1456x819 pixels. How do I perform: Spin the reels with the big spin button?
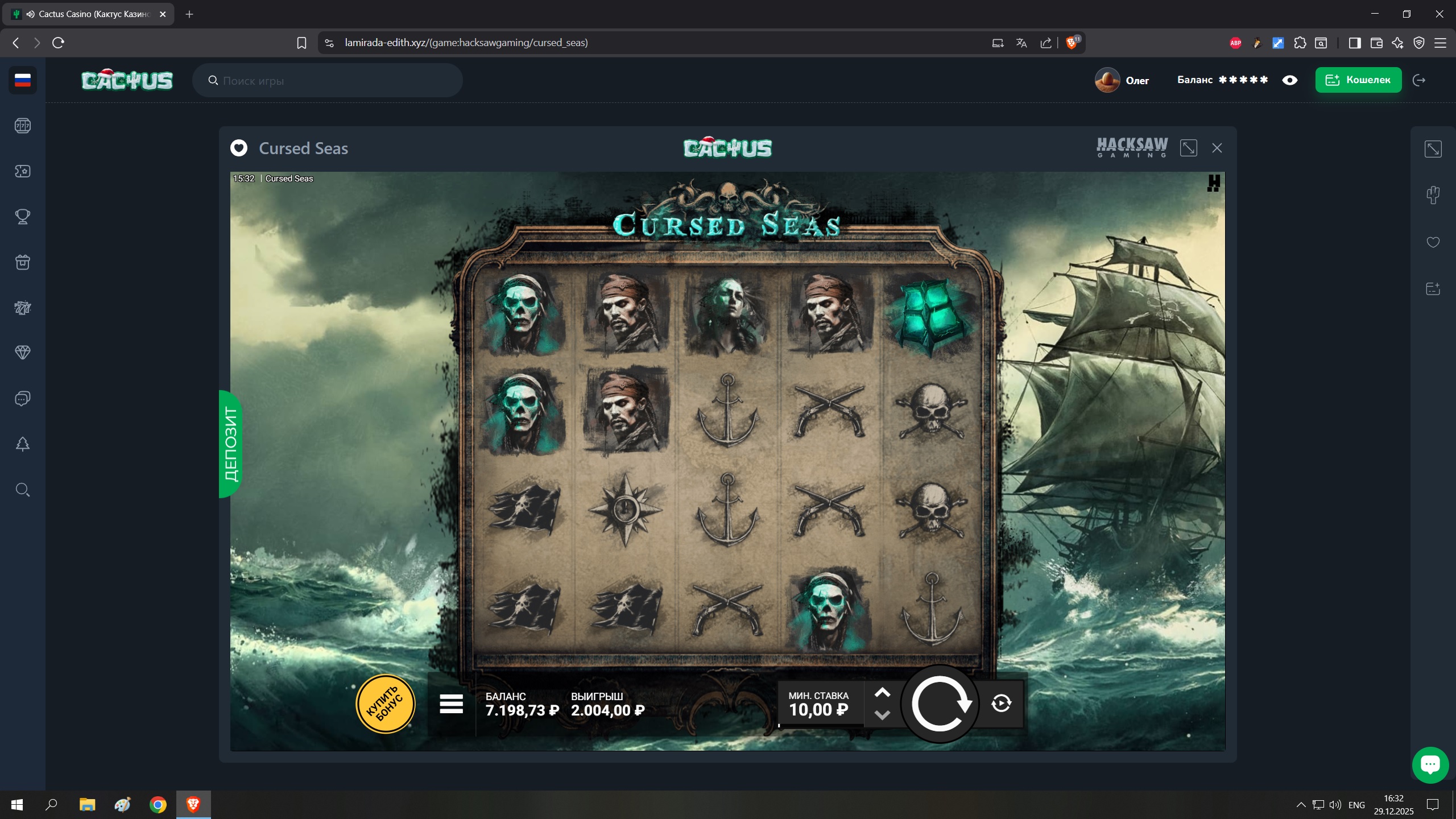(940, 704)
